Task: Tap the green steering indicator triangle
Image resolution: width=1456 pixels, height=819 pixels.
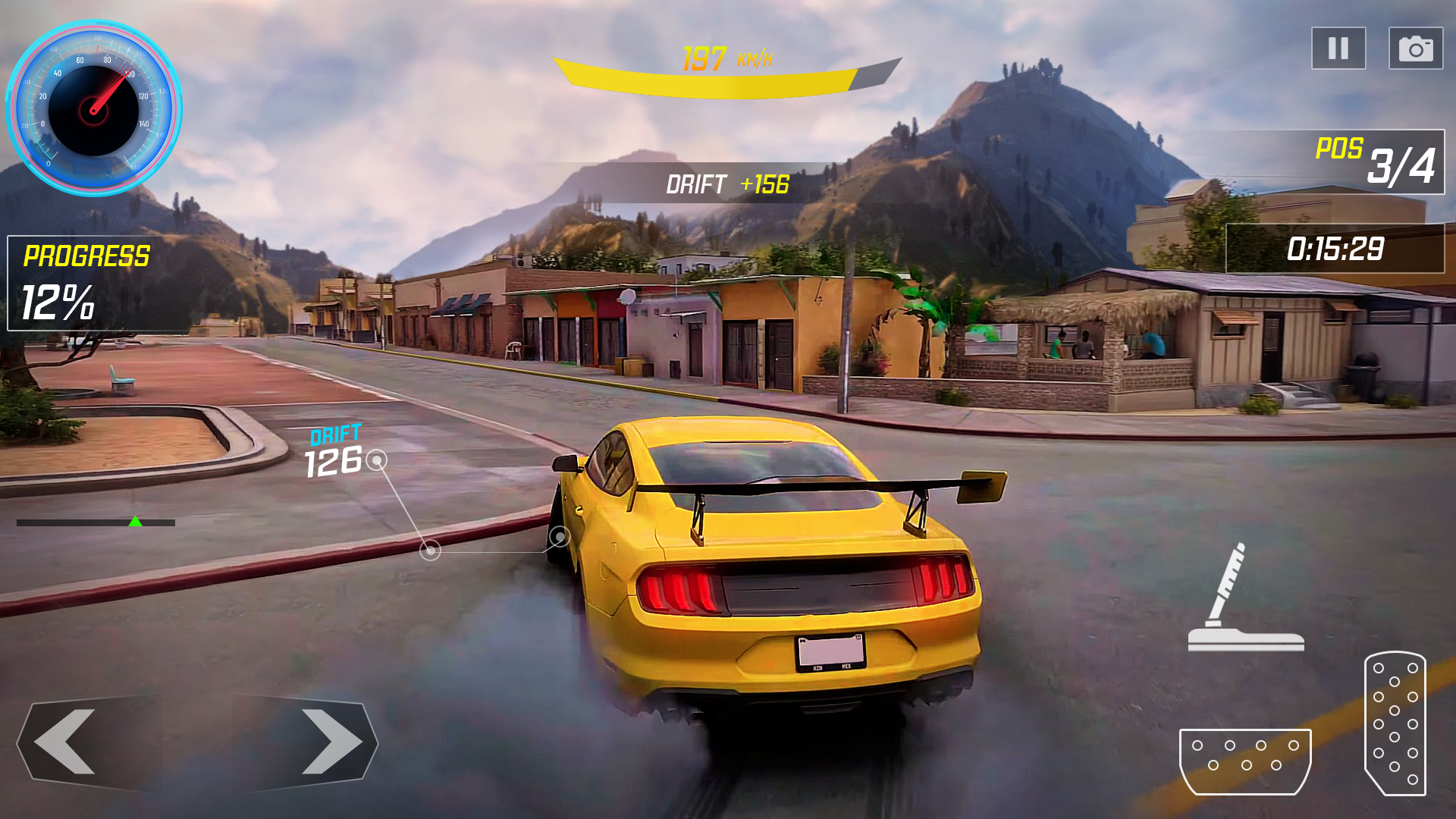Action: tap(136, 522)
